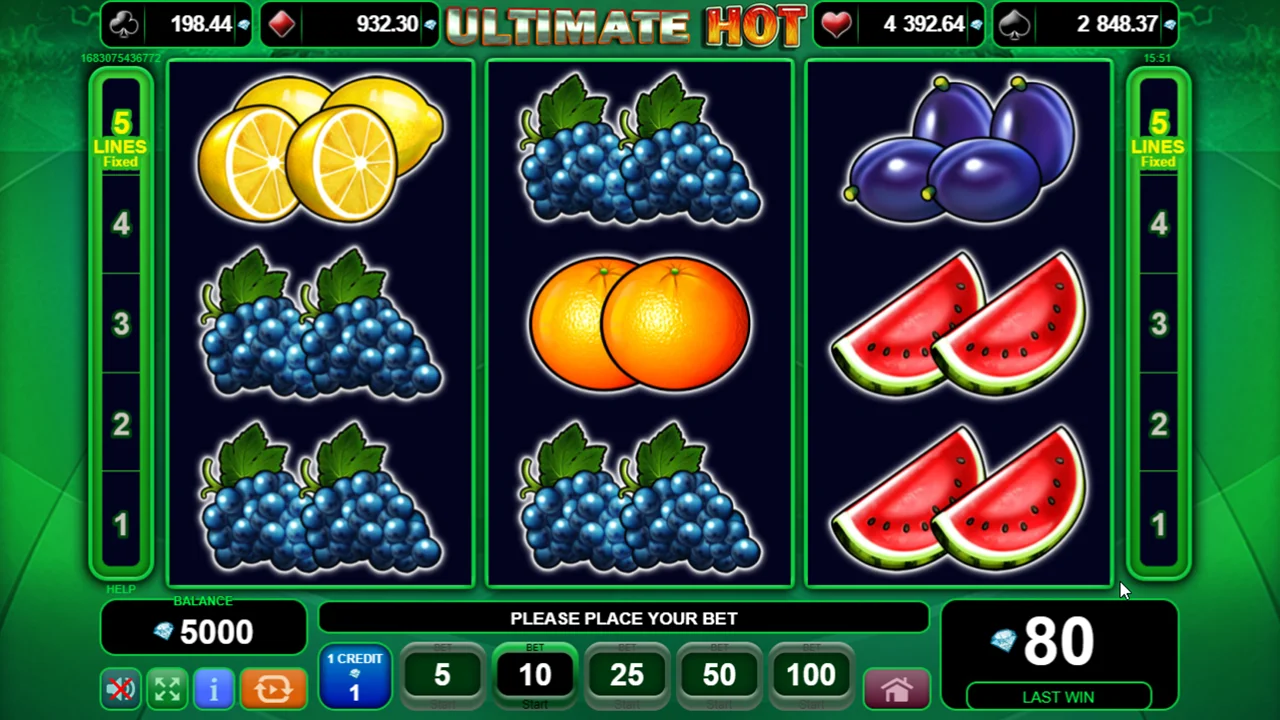Toggle the muted sound speaker icon
This screenshot has width=1280, height=720.
pyautogui.click(x=121, y=689)
